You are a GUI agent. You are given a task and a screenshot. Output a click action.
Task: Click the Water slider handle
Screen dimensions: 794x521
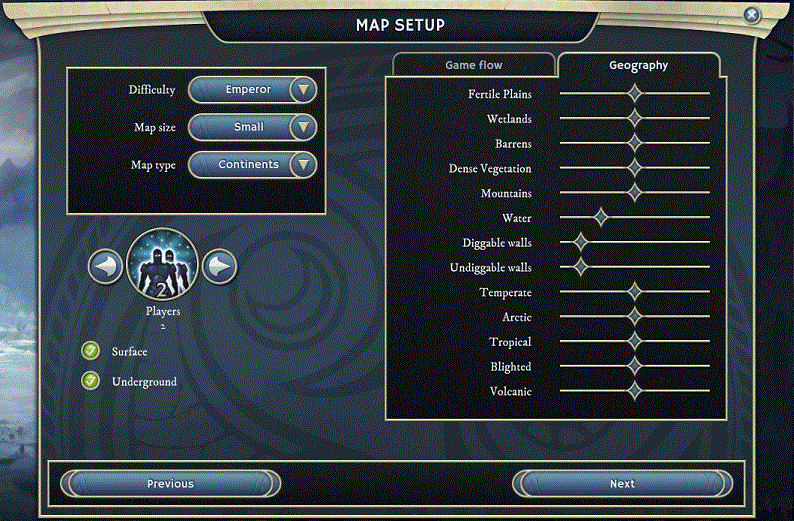tap(600, 218)
